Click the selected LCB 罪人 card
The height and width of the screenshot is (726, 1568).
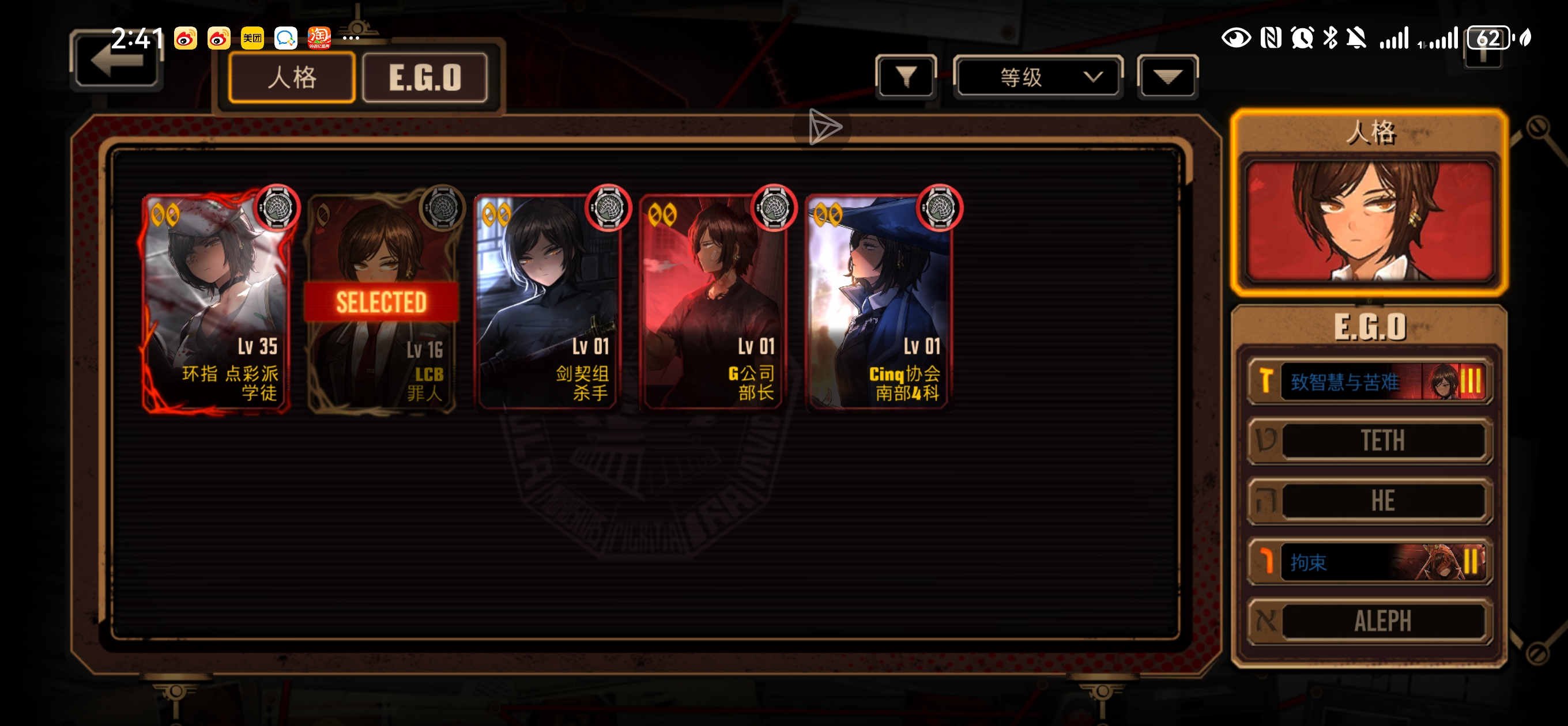pos(382,302)
